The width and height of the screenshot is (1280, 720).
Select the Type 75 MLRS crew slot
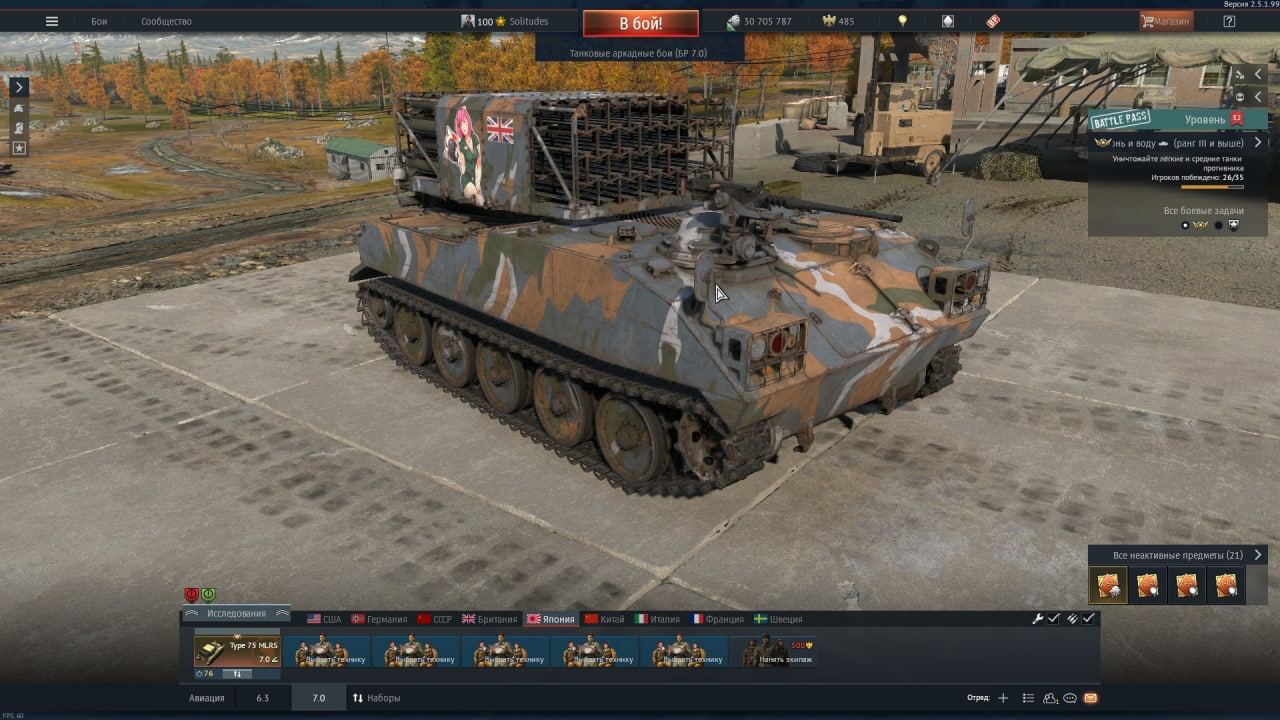pos(237,650)
